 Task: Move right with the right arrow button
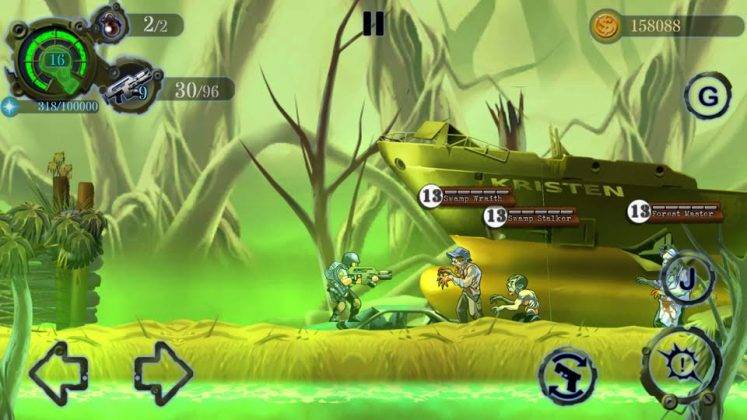tap(163, 373)
